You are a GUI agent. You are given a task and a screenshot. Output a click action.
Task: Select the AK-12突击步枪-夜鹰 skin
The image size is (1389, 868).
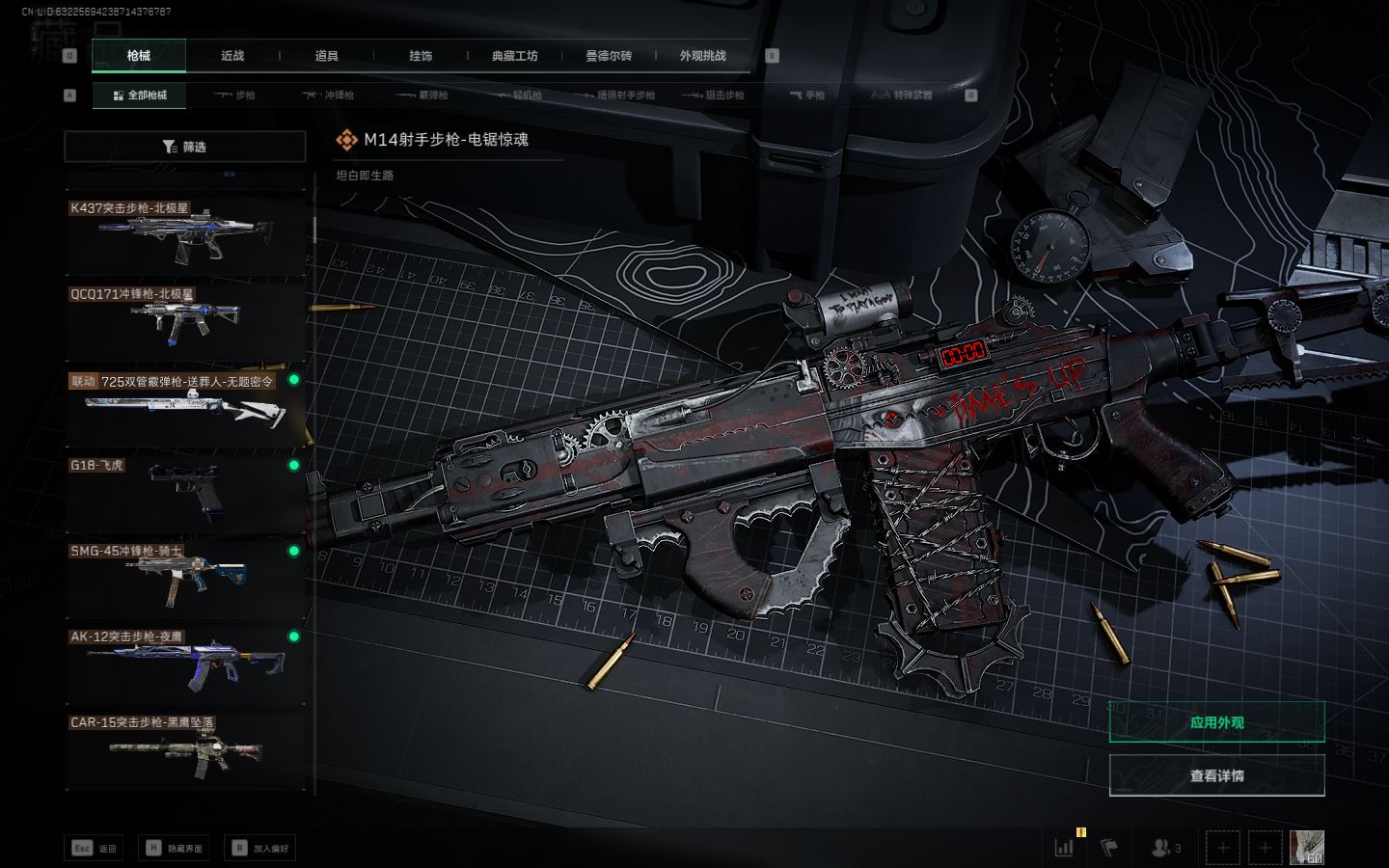coord(185,663)
